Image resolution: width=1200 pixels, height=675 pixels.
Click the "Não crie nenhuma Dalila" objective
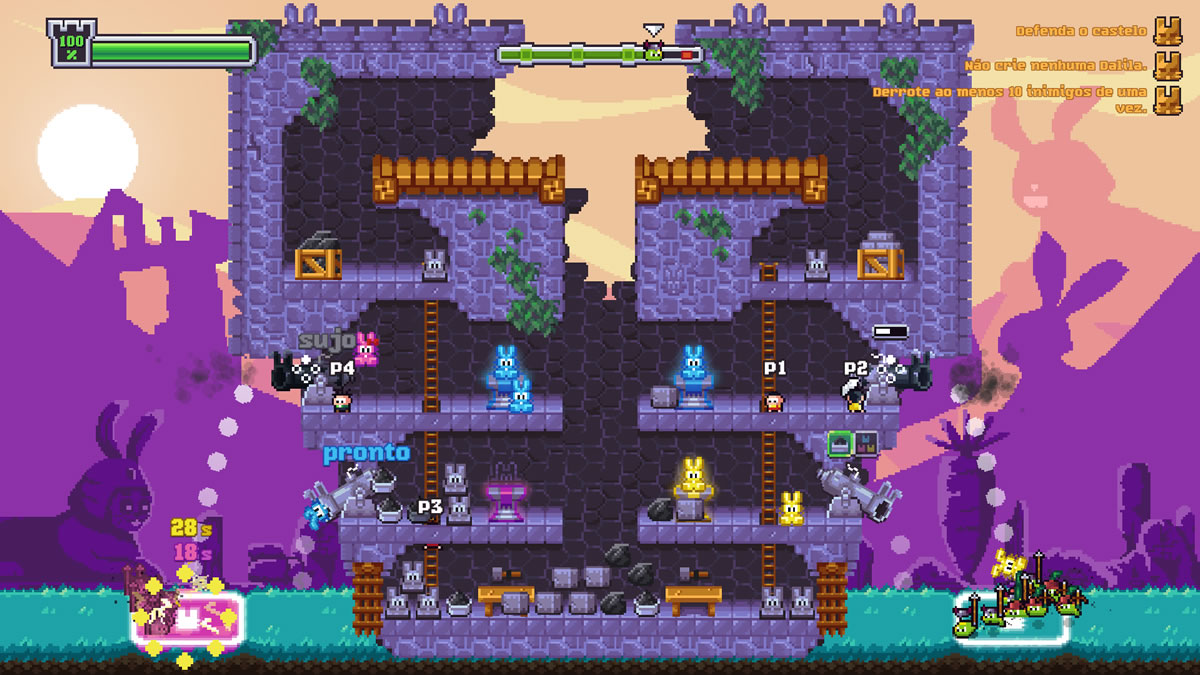1057,67
